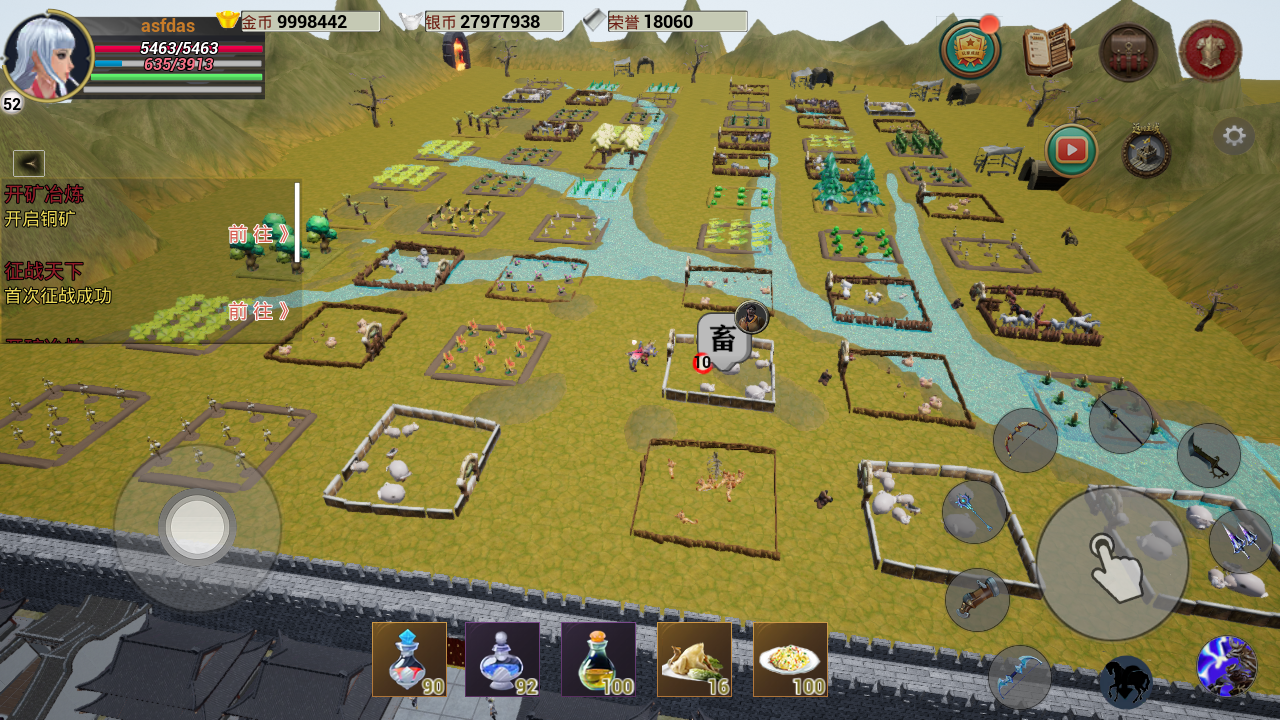Eat the fried rice plate

click(x=789, y=659)
